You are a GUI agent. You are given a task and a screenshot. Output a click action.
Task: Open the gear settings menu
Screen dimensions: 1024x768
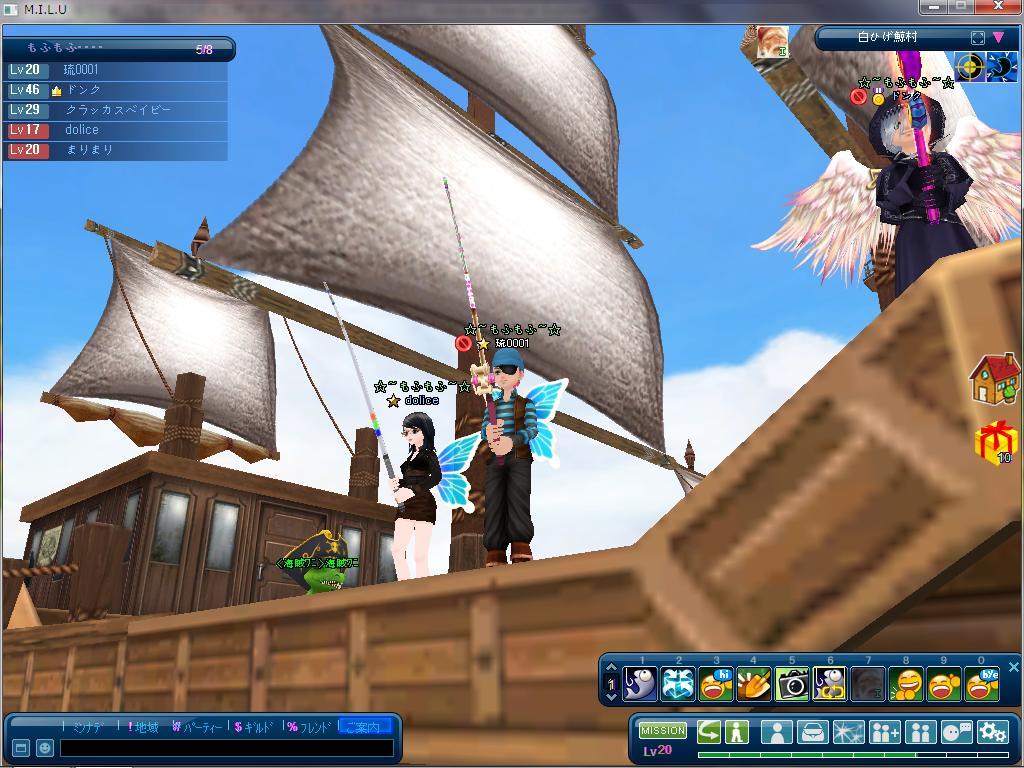pos(992,732)
